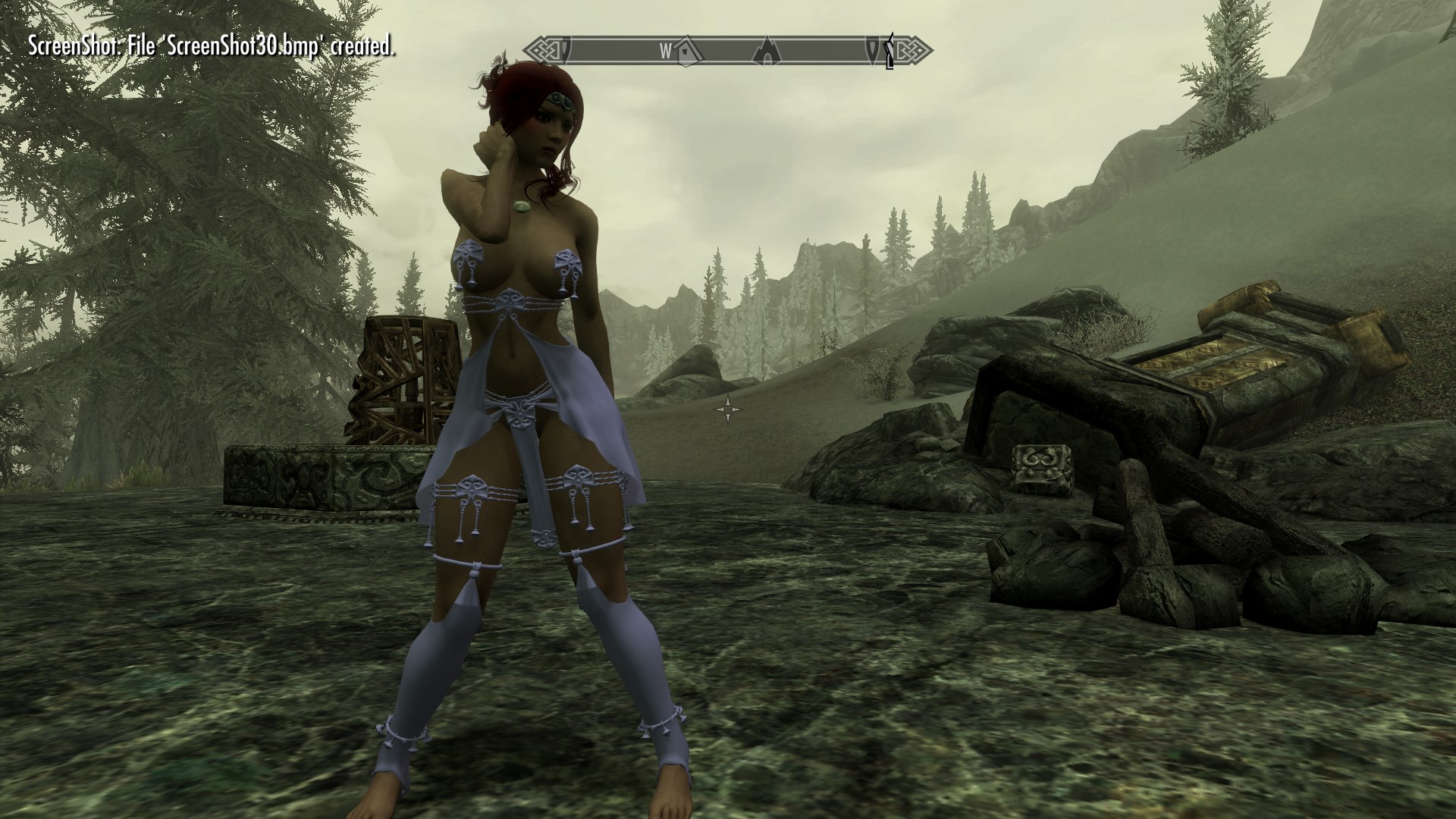The image size is (1456, 819).
Task: Click the shack marker on the compass
Action: 687,50
